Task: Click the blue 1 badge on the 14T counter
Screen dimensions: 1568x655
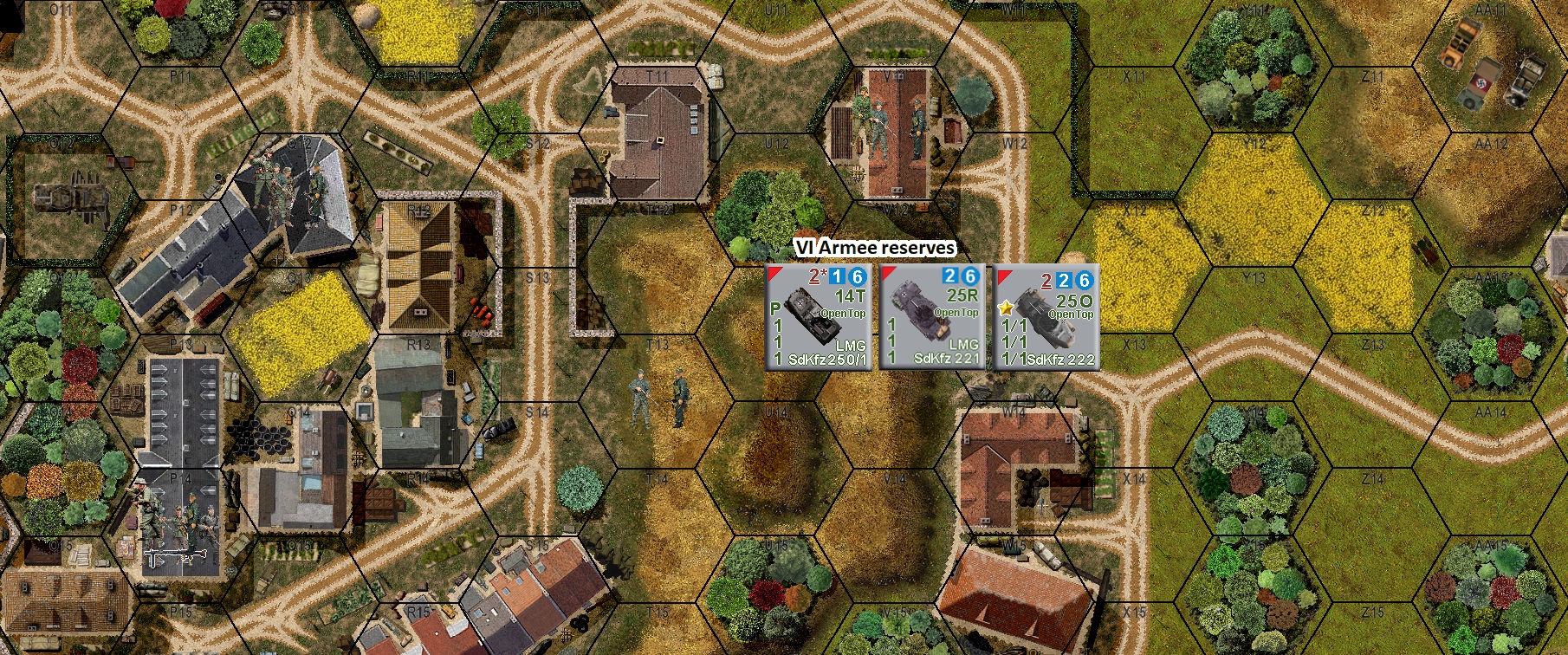Action: (838, 277)
